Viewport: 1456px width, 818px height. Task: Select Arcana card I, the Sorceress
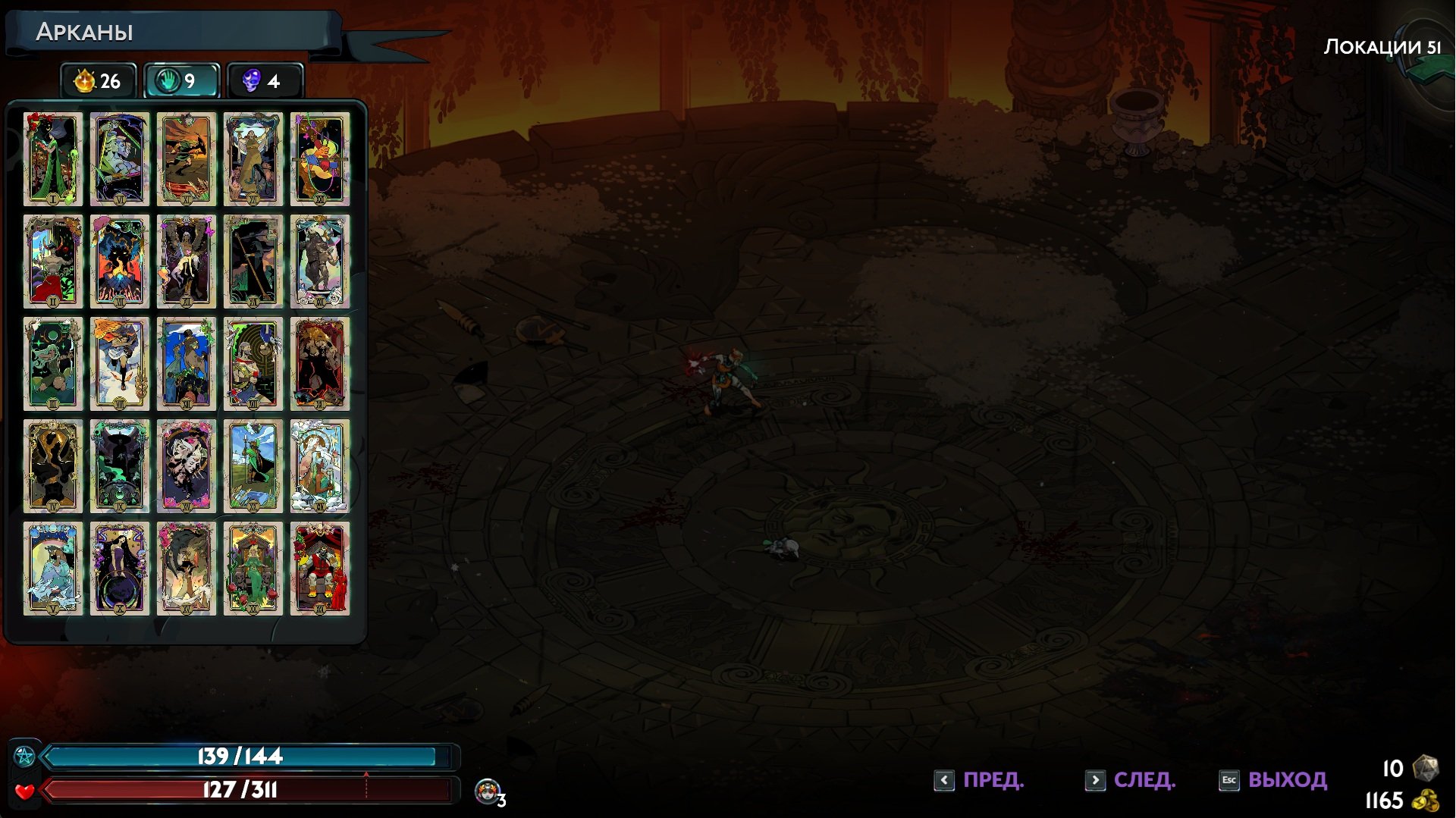tap(52, 159)
